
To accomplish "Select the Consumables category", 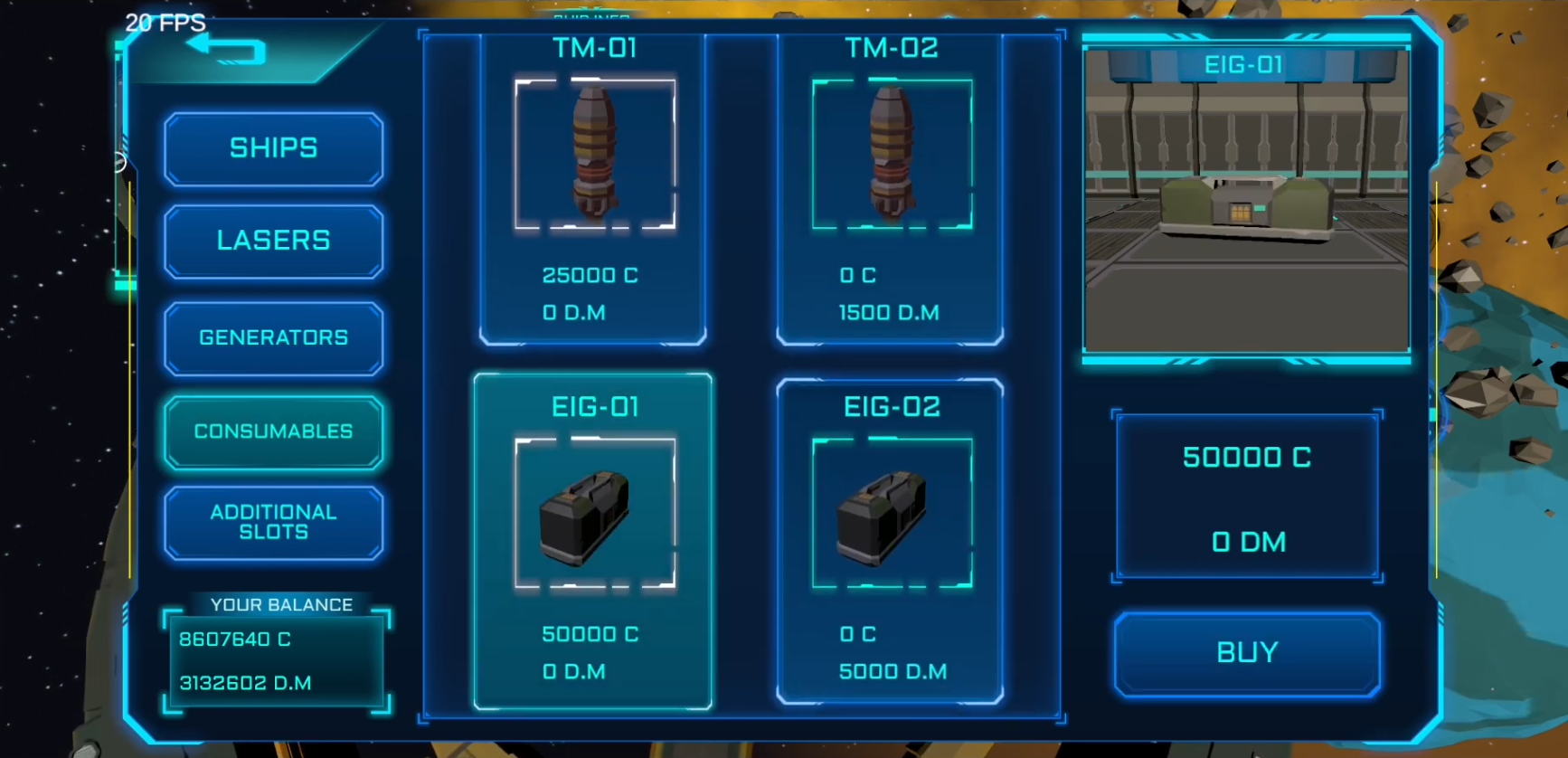I will coord(273,431).
